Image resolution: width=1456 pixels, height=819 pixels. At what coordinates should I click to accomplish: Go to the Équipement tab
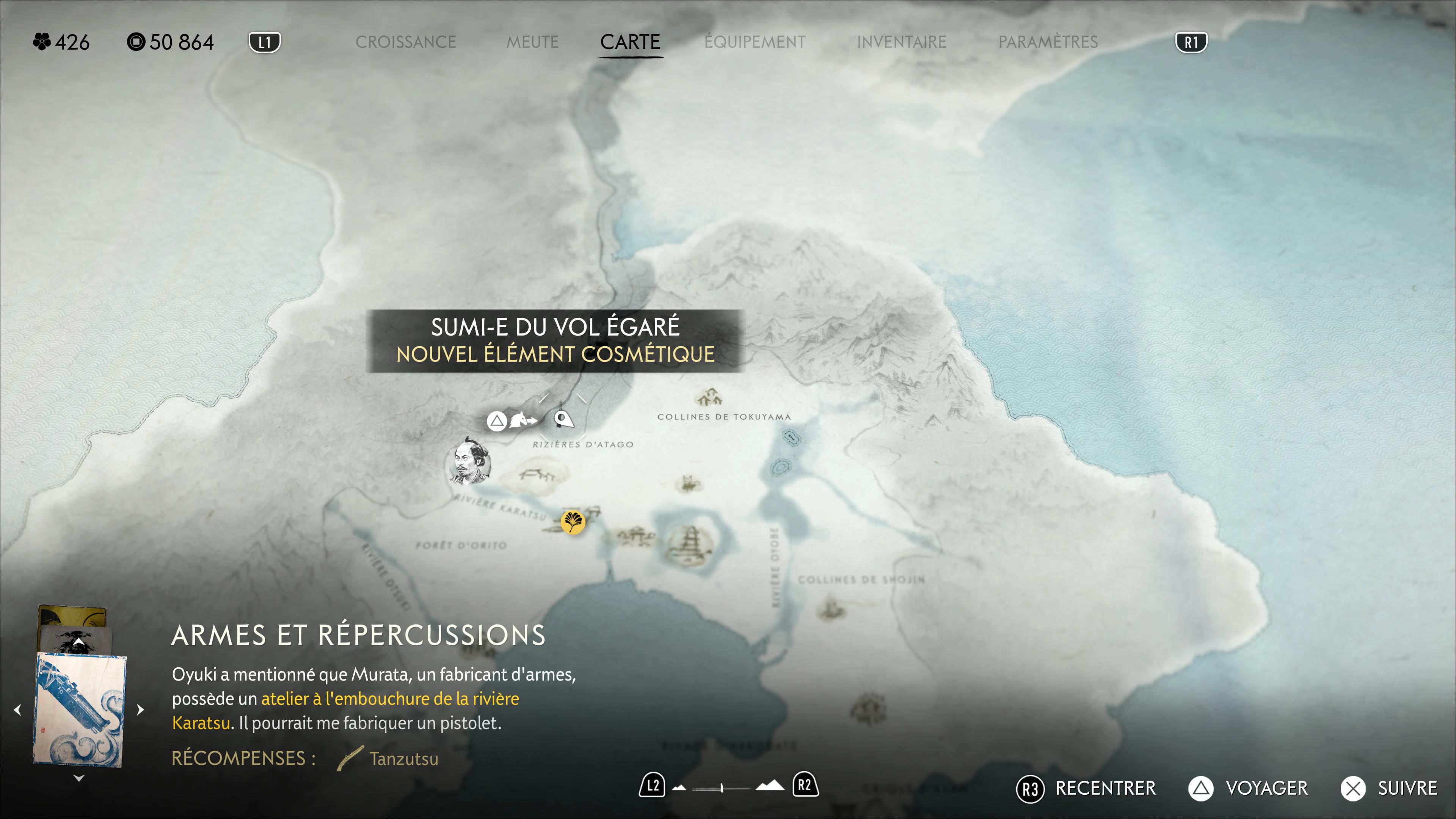pyautogui.click(x=755, y=42)
